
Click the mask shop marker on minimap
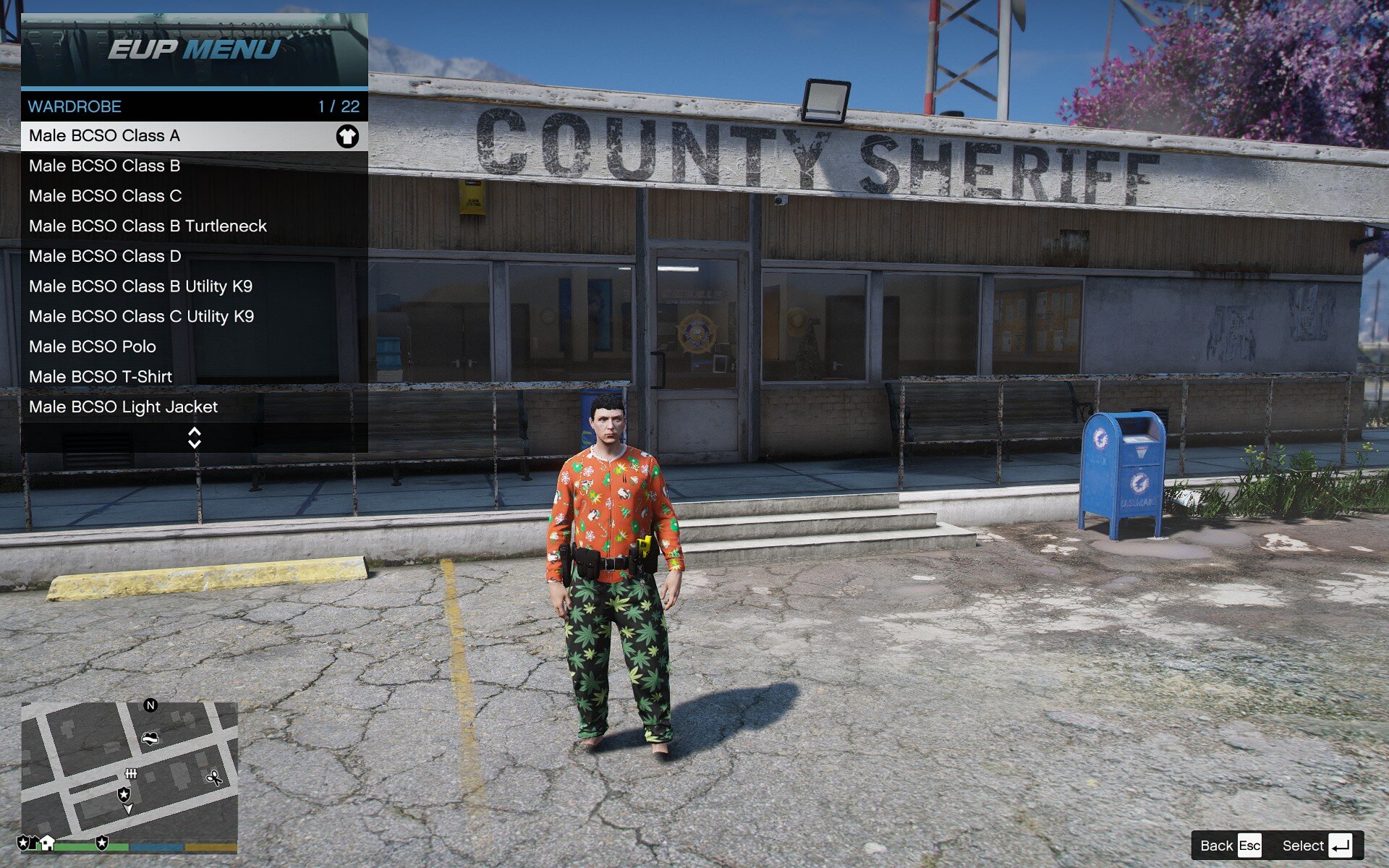(x=150, y=739)
